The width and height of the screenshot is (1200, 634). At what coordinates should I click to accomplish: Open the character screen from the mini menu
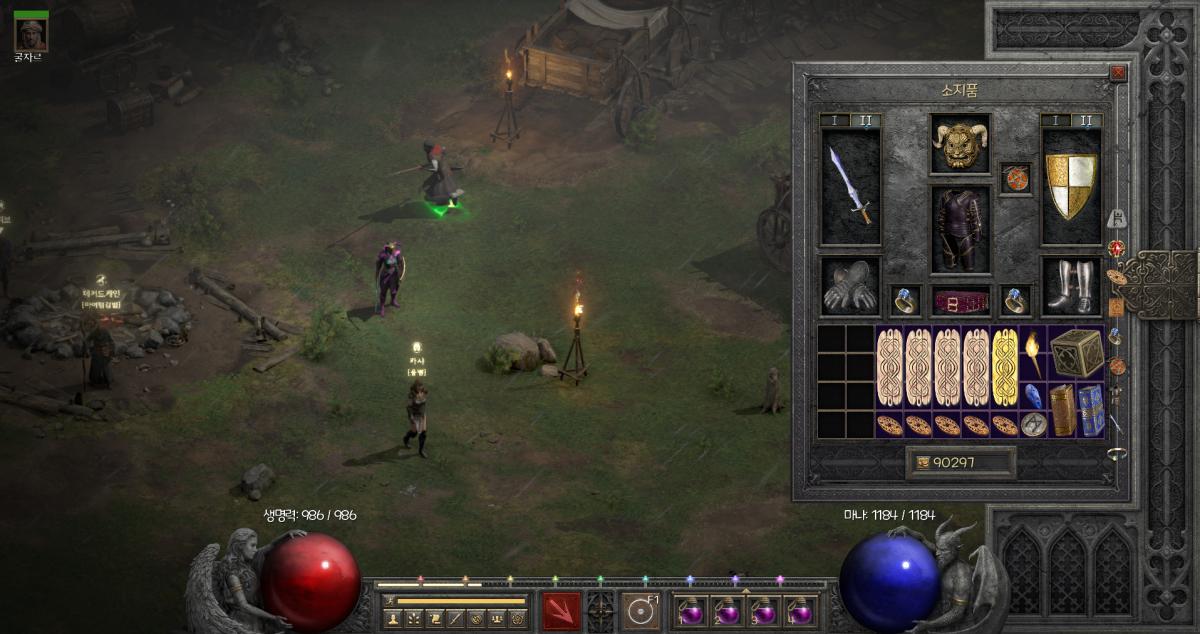pyautogui.click(x=393, y=618)
